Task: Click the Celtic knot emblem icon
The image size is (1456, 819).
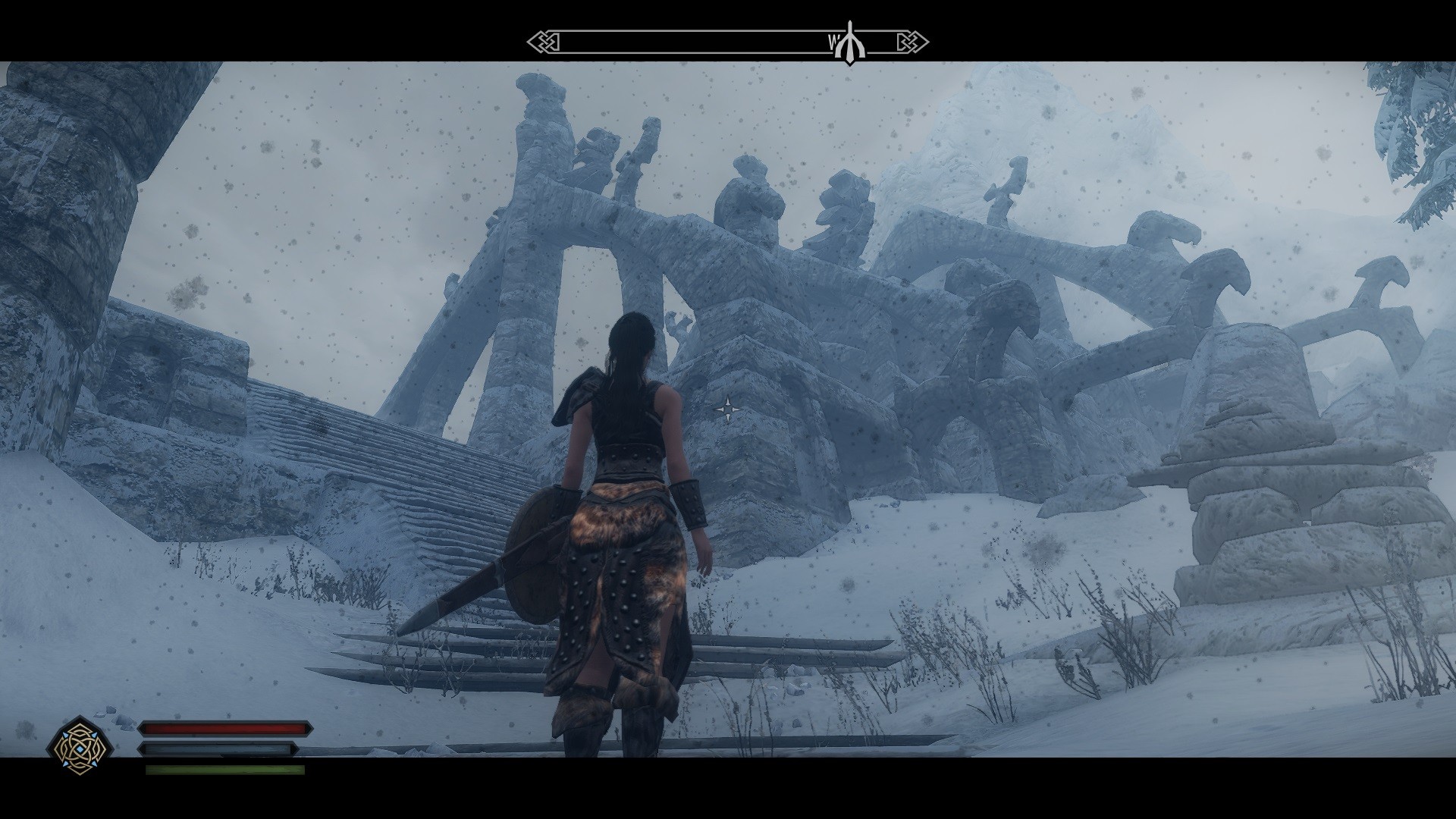Action: 80,746
